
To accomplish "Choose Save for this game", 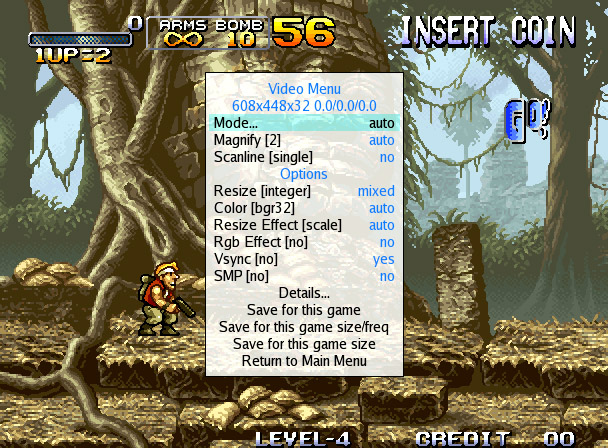I will [x=304, y=310].
